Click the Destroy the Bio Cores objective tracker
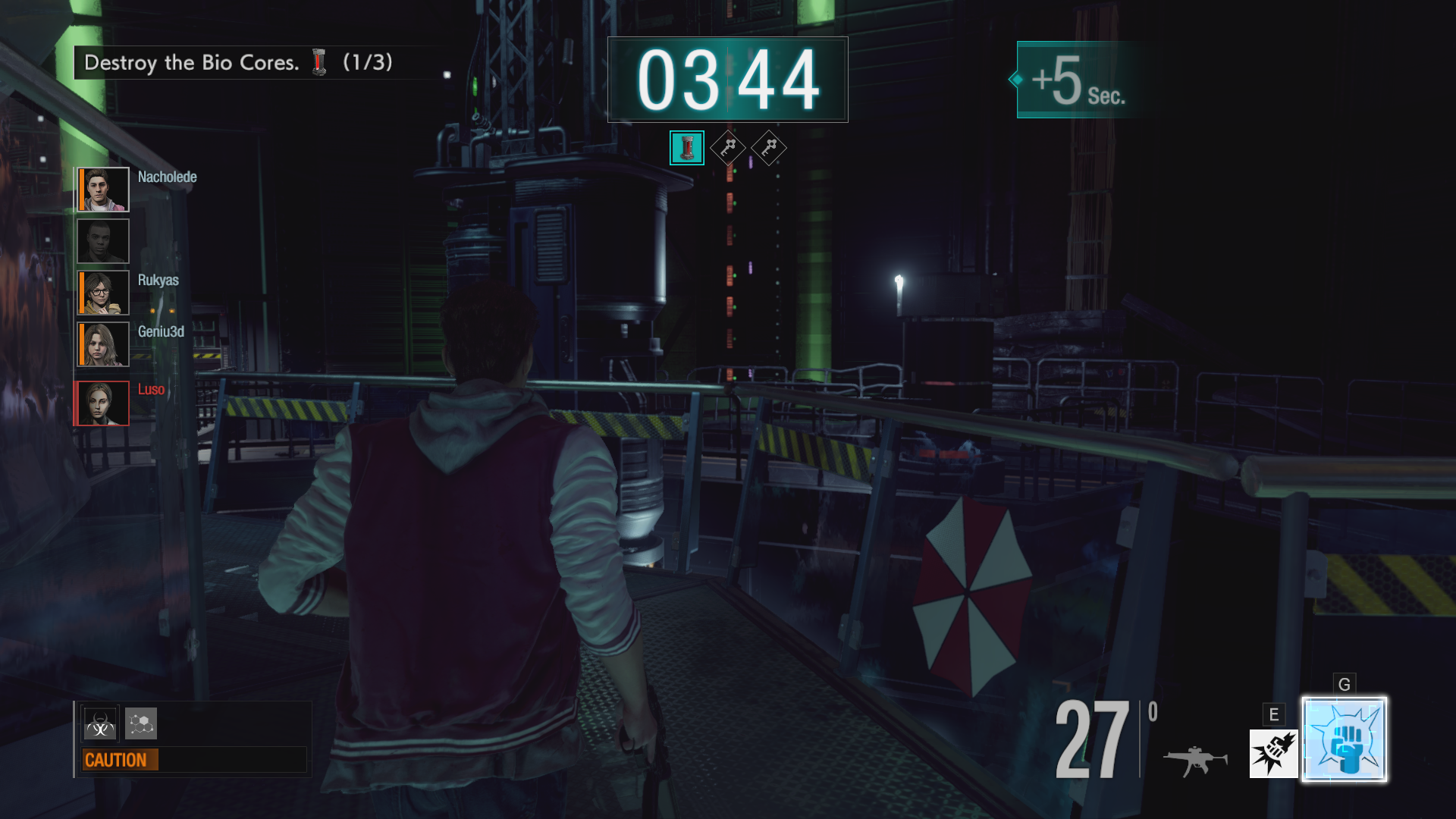Screen dimensions: 1456x819 click(237, 62)
